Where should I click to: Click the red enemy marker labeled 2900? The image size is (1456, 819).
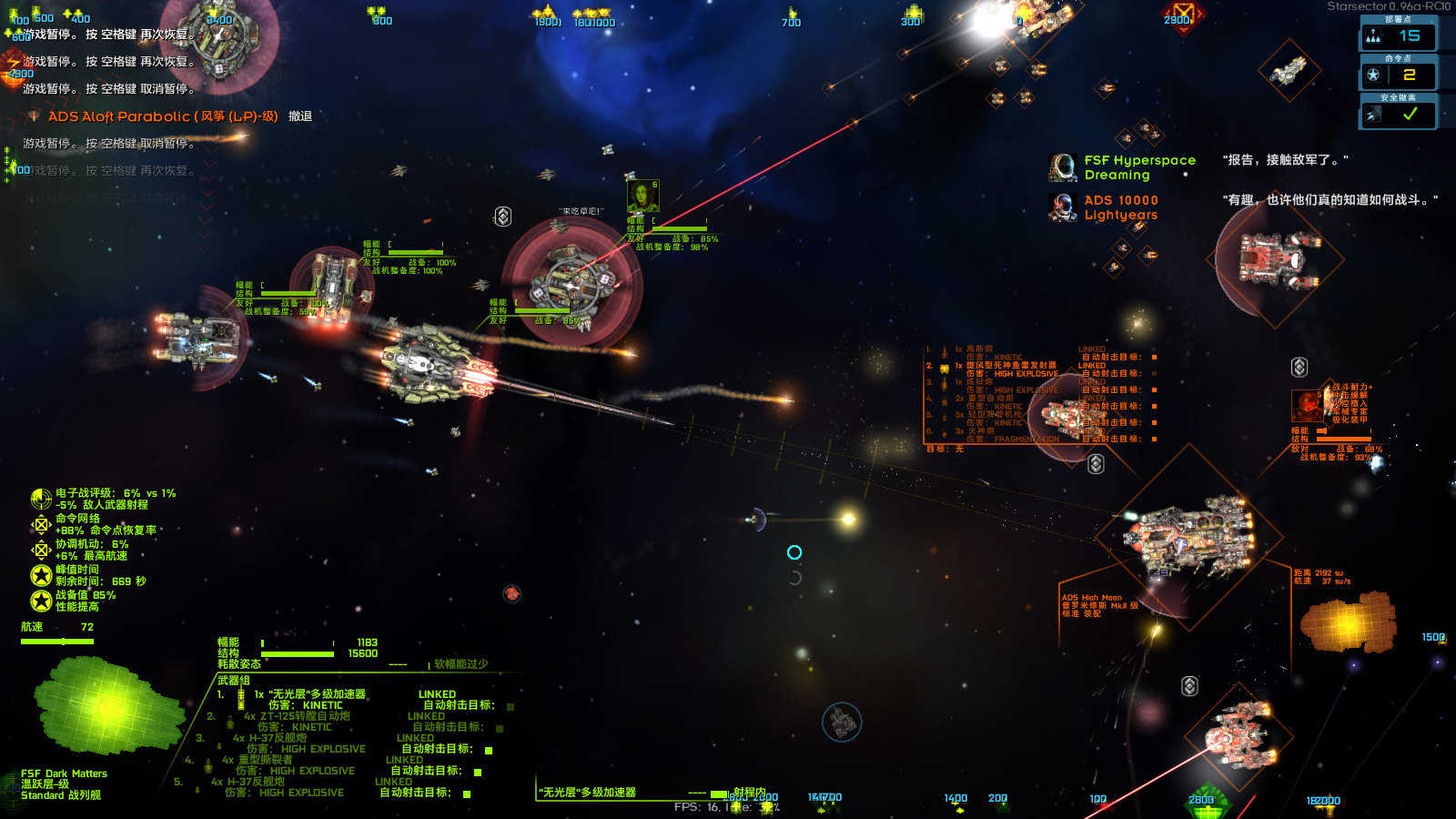[x=1183, y=15]
